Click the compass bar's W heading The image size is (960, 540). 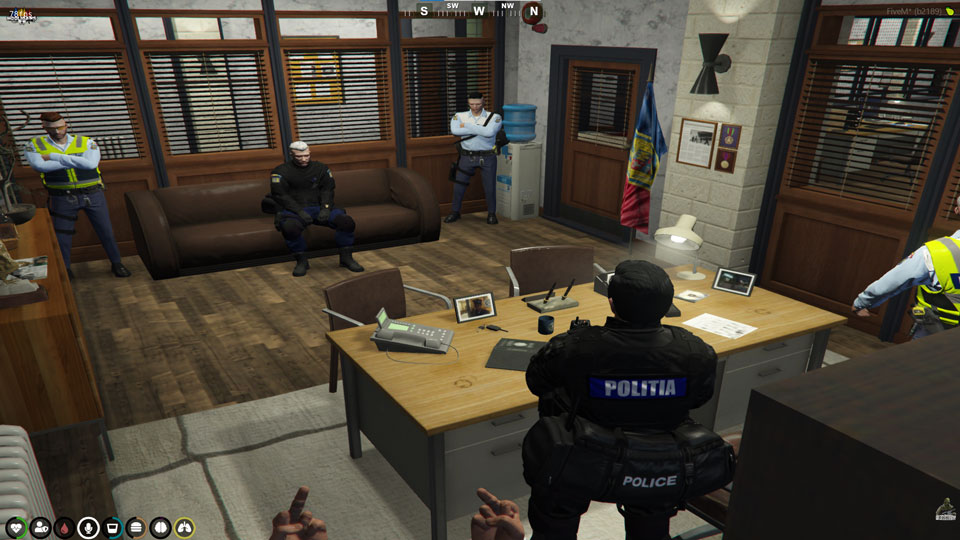pyautogui.click(x=479, y=11)
